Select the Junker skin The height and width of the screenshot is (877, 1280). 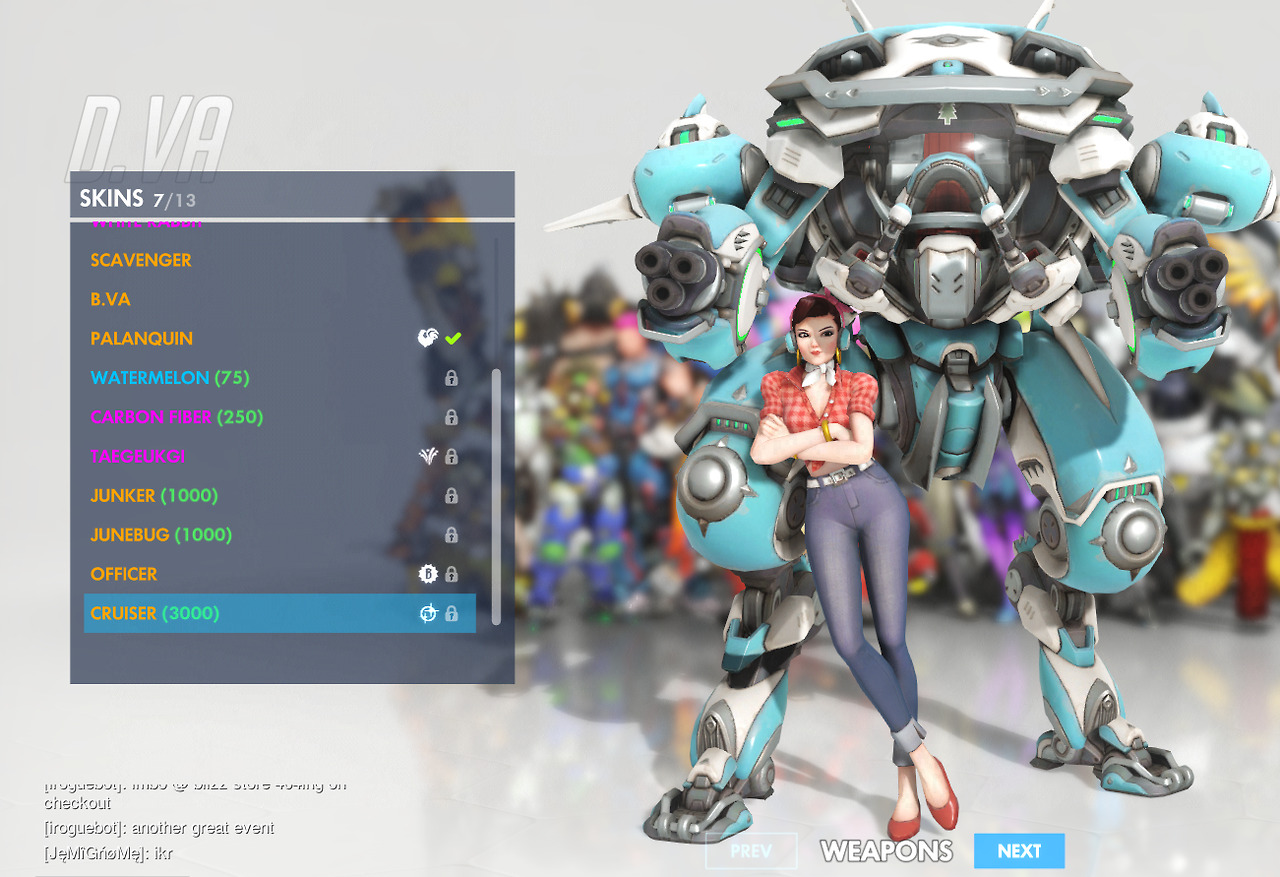(154, 495)
